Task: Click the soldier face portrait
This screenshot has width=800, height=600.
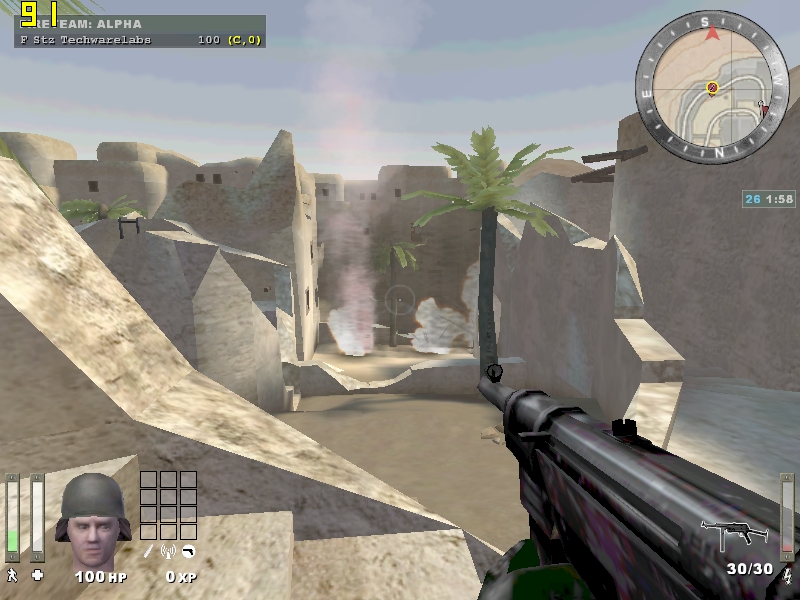Action: (x=92, y=520)
